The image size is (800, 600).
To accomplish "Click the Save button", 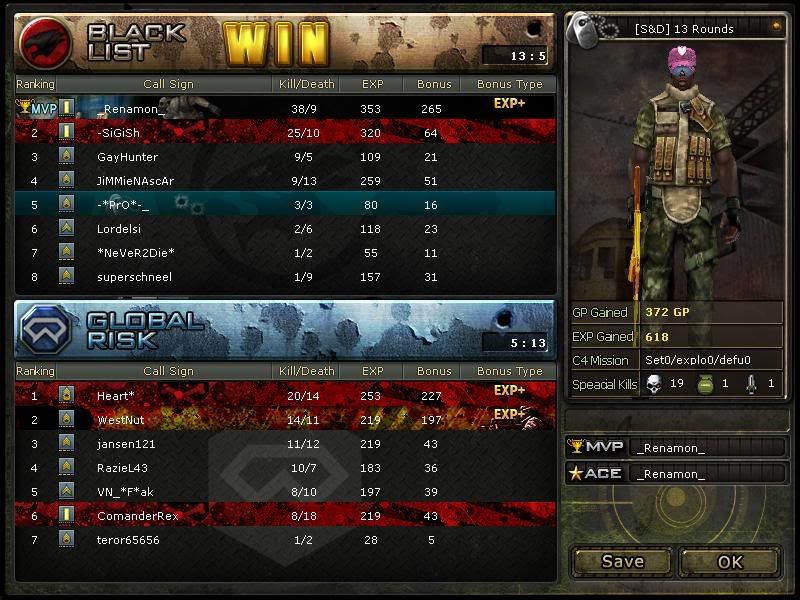I will click(x=622, y=561).
